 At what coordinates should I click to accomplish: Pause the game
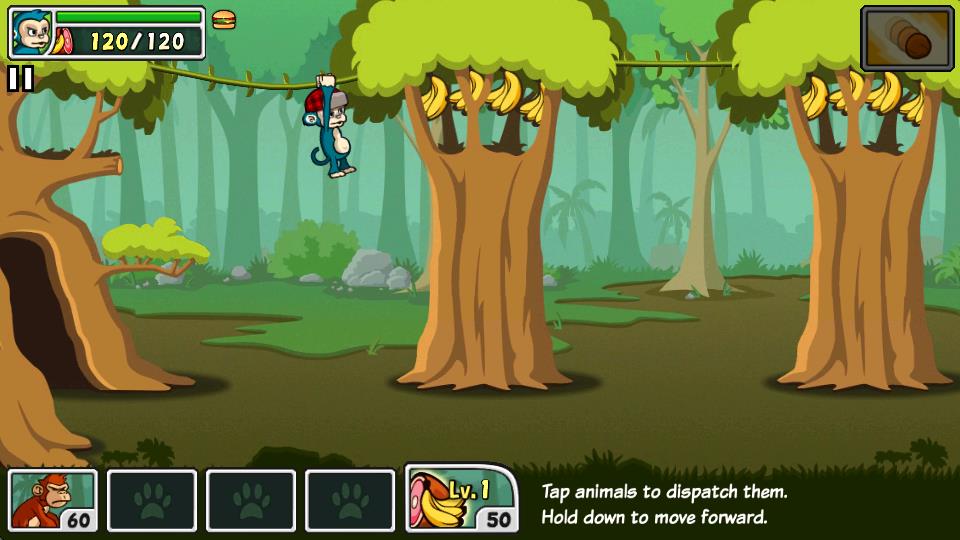click(20, 79)
